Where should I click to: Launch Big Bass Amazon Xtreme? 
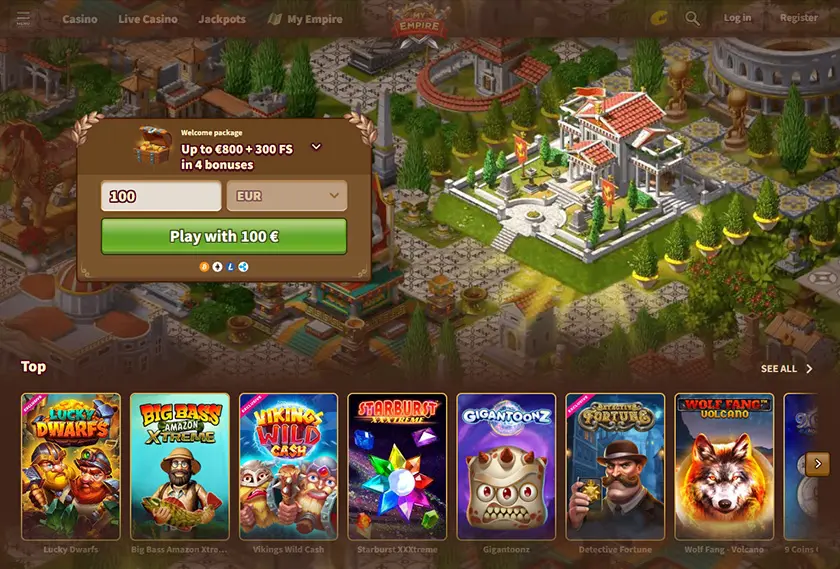pos(180,466)
